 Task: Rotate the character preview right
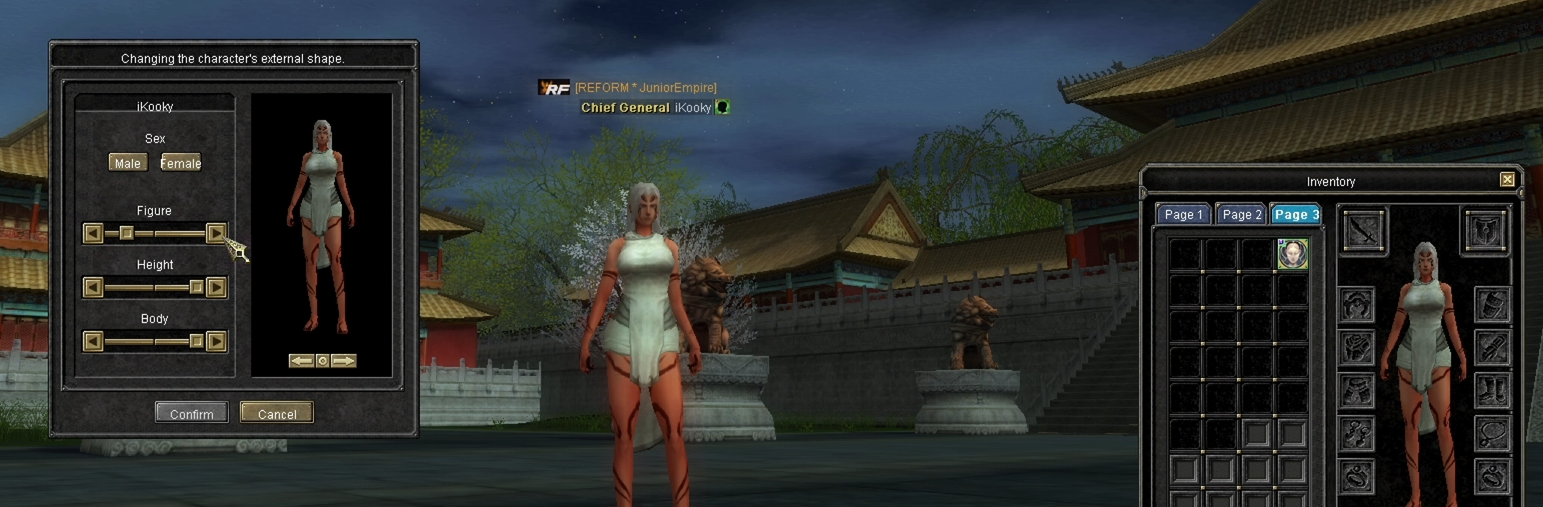pos(343,361)
